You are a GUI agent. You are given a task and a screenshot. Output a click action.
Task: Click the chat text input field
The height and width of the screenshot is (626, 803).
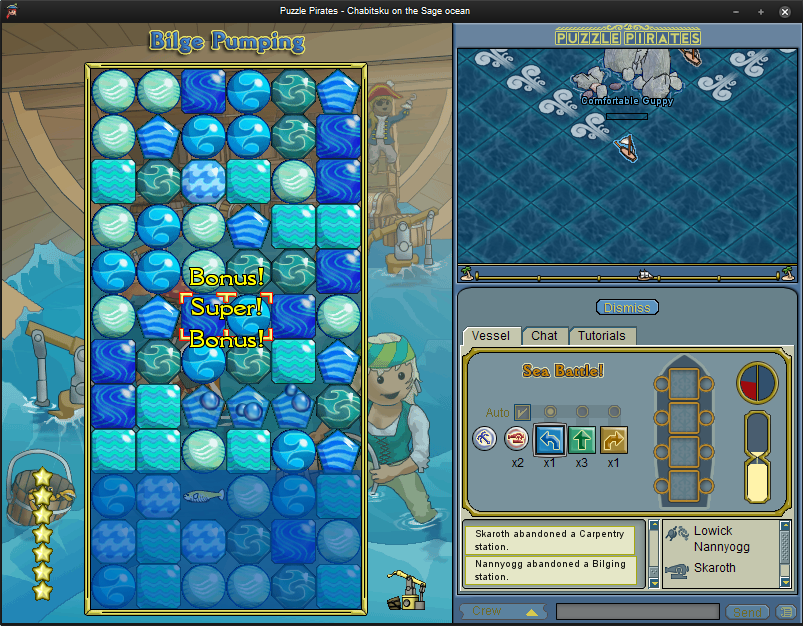click(637, 611)
